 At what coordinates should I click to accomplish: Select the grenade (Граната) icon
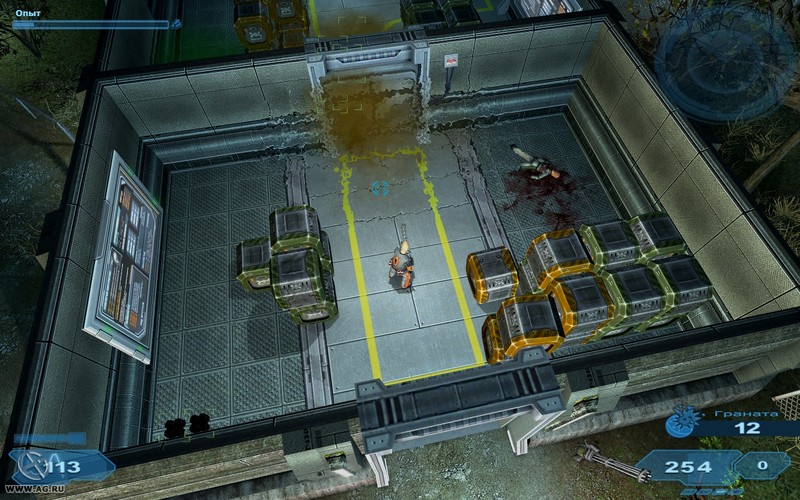(x=683, y=425)
